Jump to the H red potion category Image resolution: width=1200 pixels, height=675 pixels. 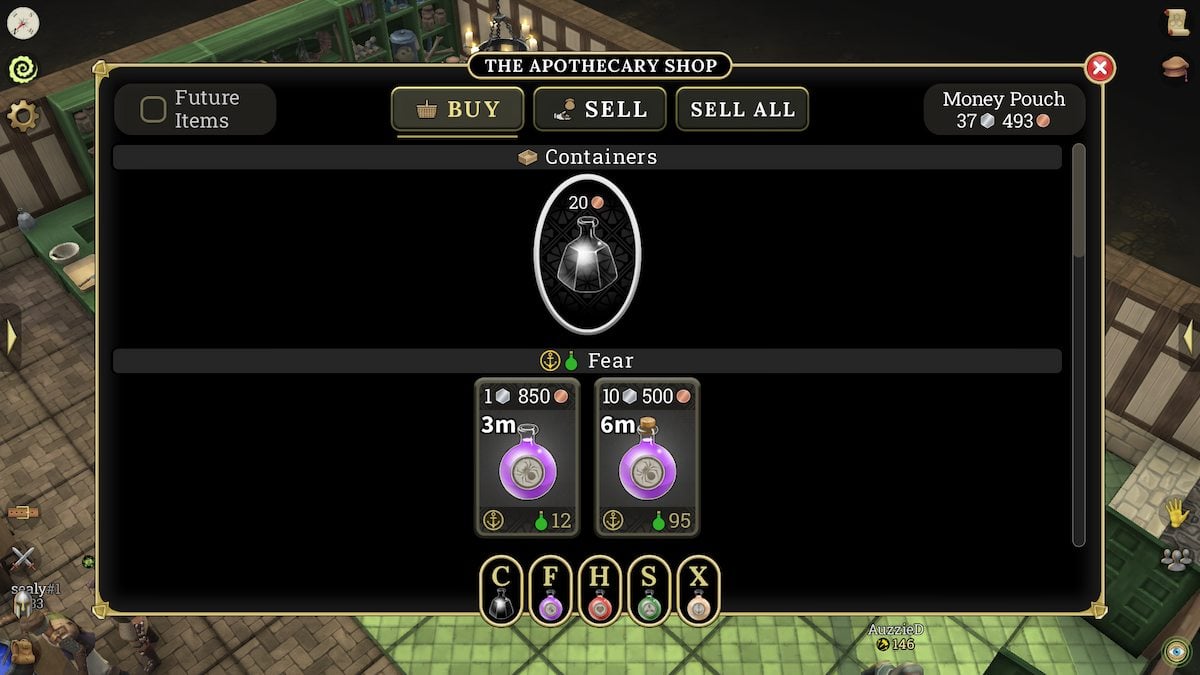coord(599,590)
